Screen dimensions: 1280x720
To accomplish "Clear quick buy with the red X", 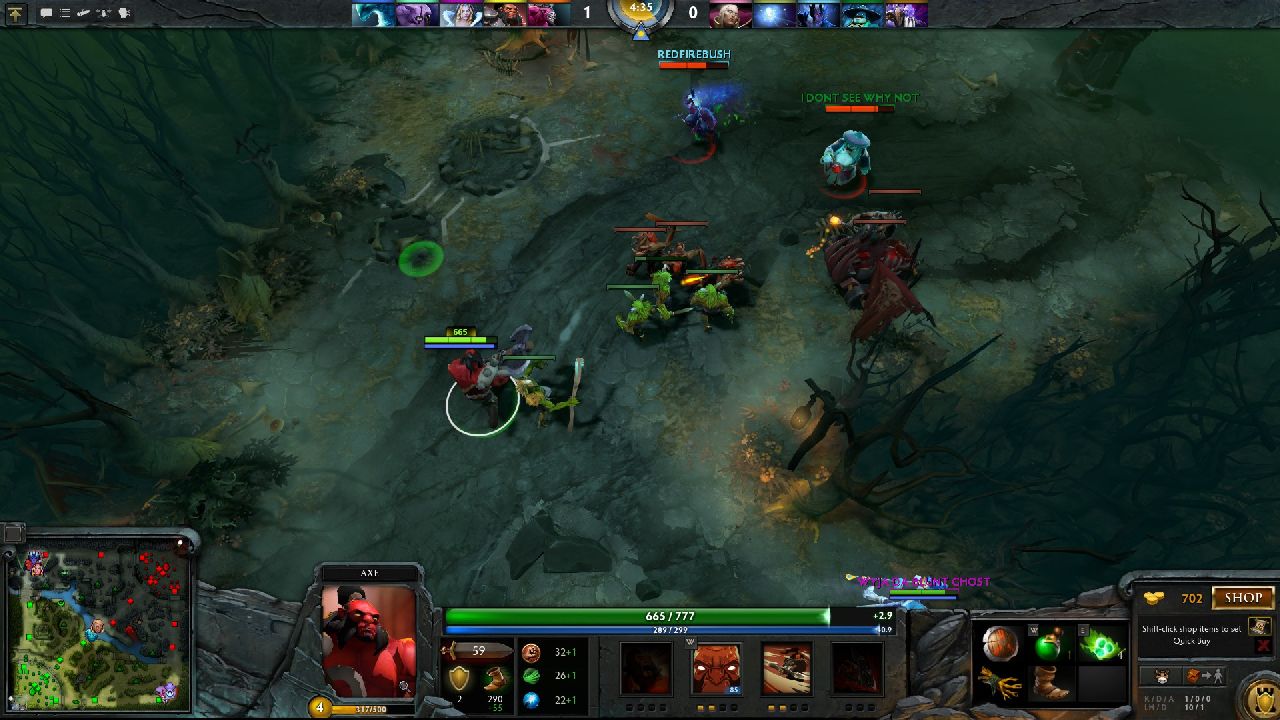I will coord(1262,646).
